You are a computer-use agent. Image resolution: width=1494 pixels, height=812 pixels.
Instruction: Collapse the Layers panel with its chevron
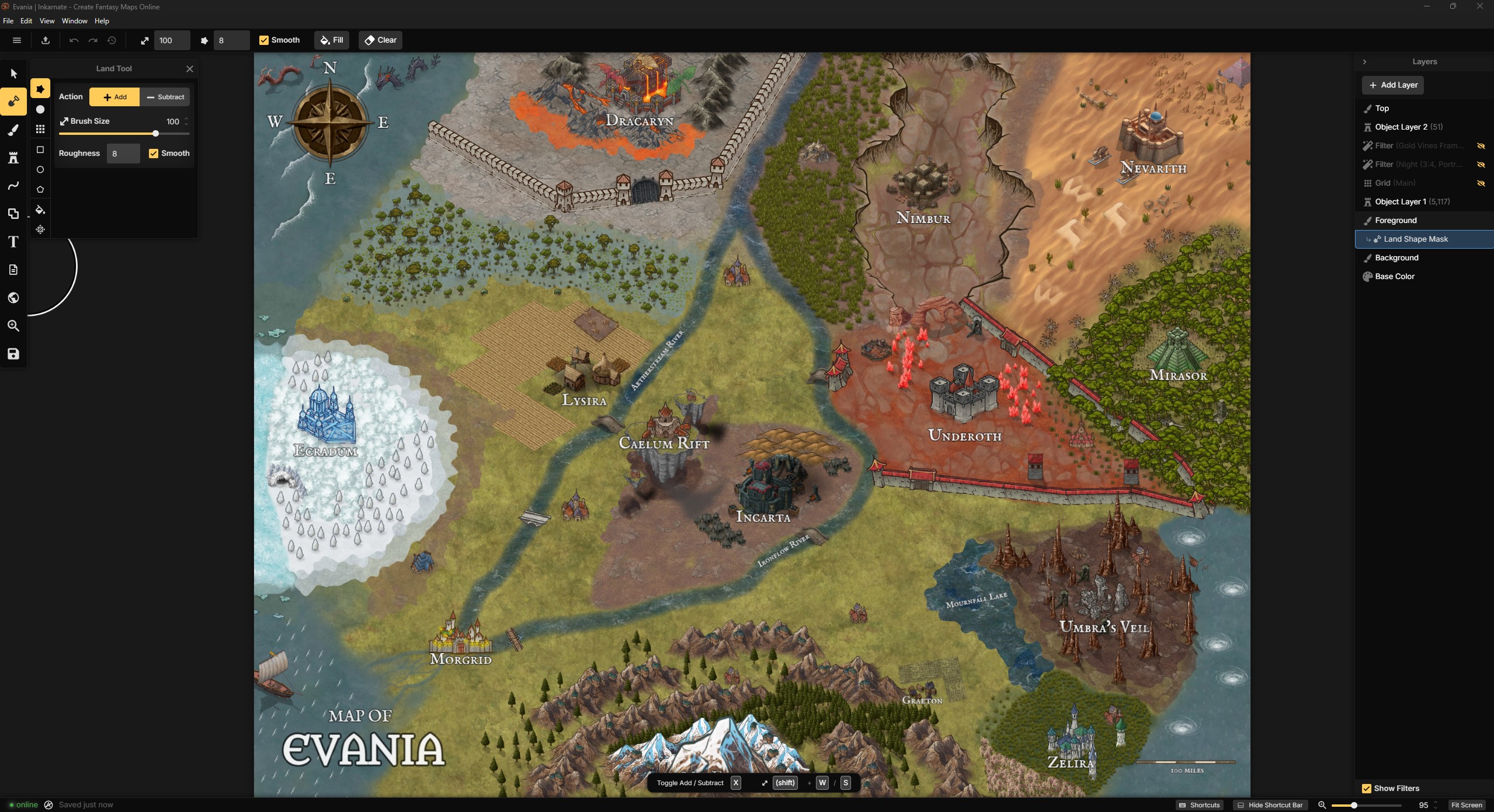1365,61
